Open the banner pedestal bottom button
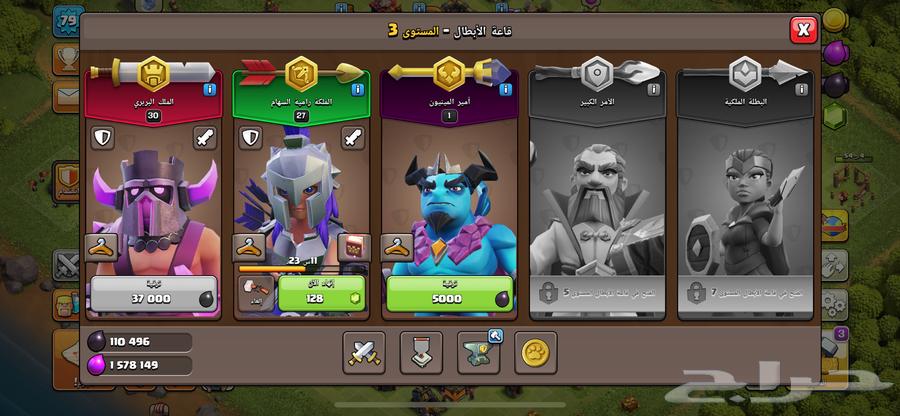Viewport: 900px width, 416px height. coord(422,352)
